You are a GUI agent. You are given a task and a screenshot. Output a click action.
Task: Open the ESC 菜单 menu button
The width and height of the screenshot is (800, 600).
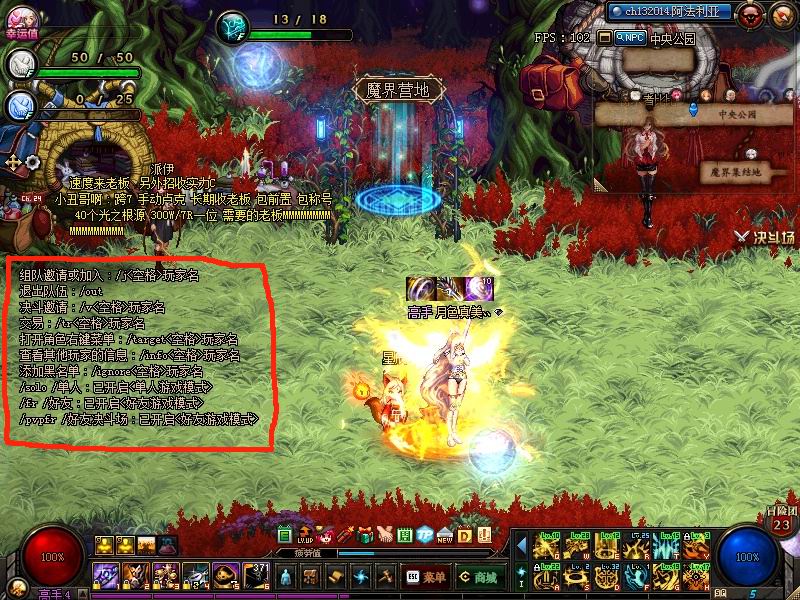point(426,577)
